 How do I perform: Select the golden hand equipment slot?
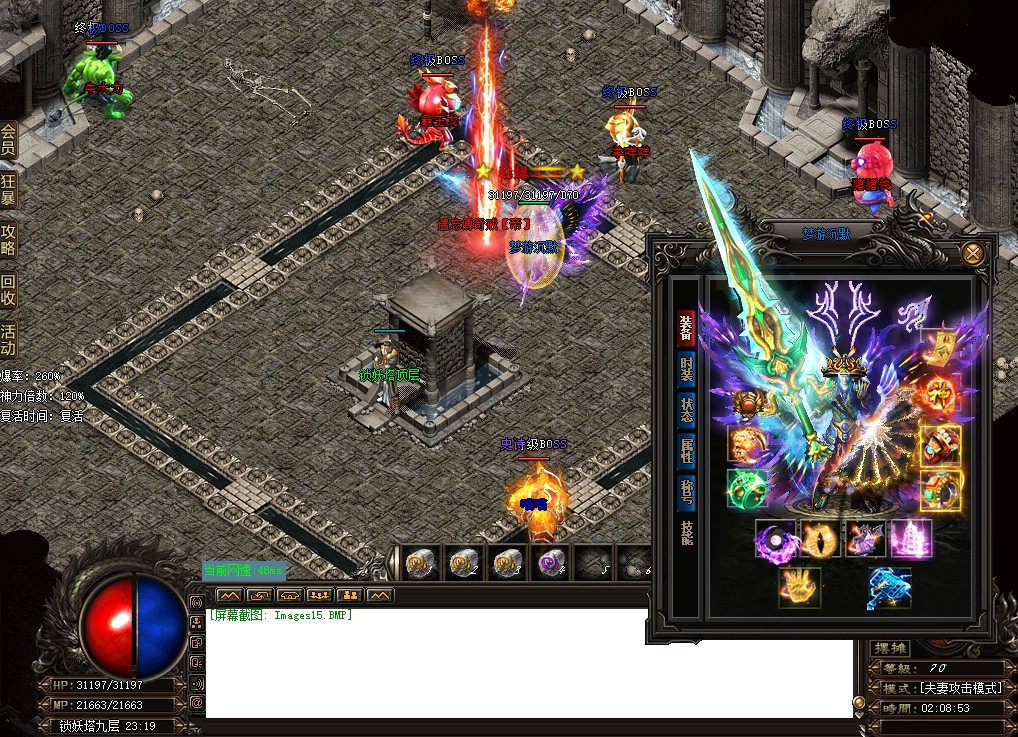pos(800,588)
